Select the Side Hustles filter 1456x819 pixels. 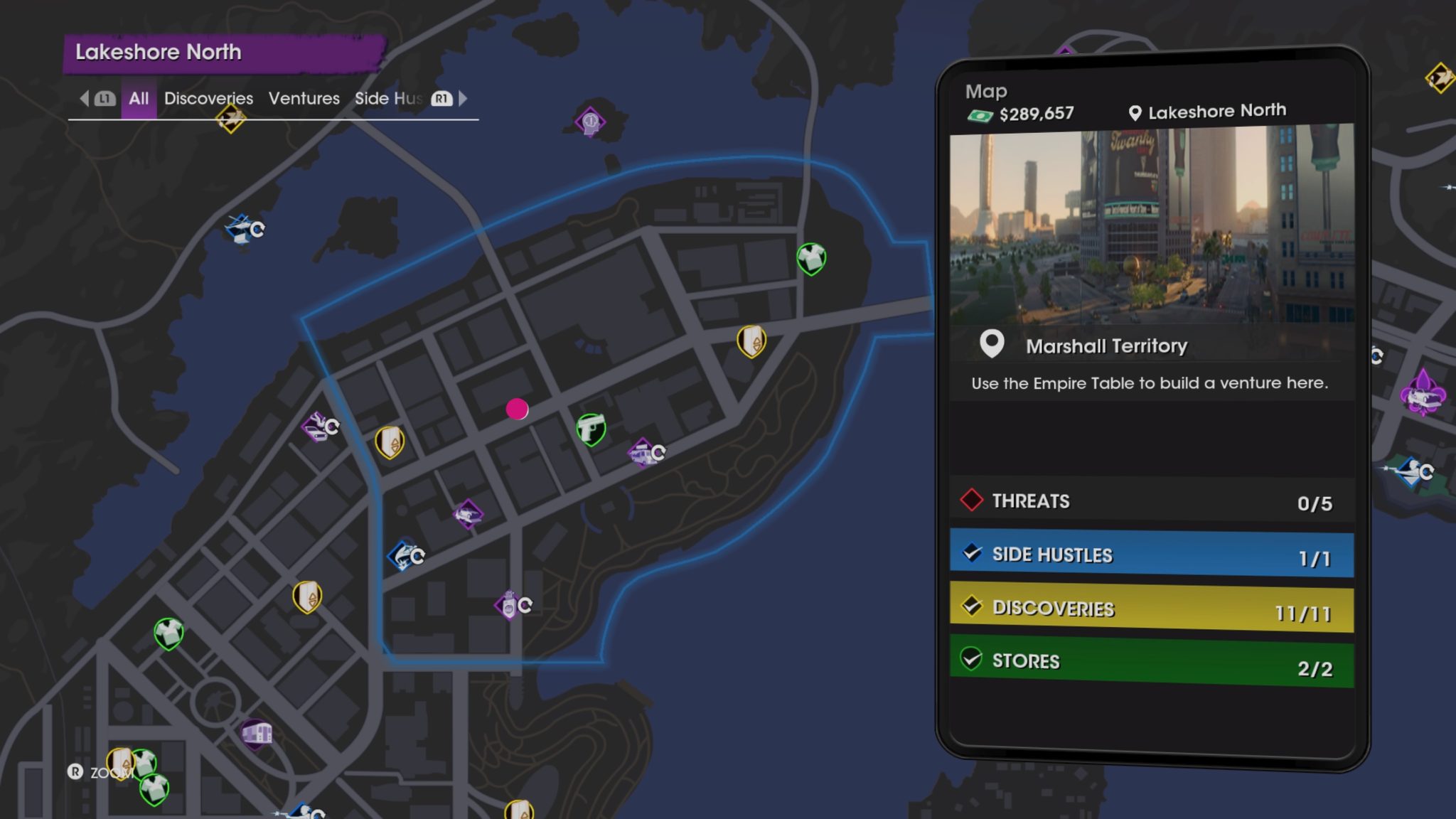pyautogui.click(x=388, y=99)
